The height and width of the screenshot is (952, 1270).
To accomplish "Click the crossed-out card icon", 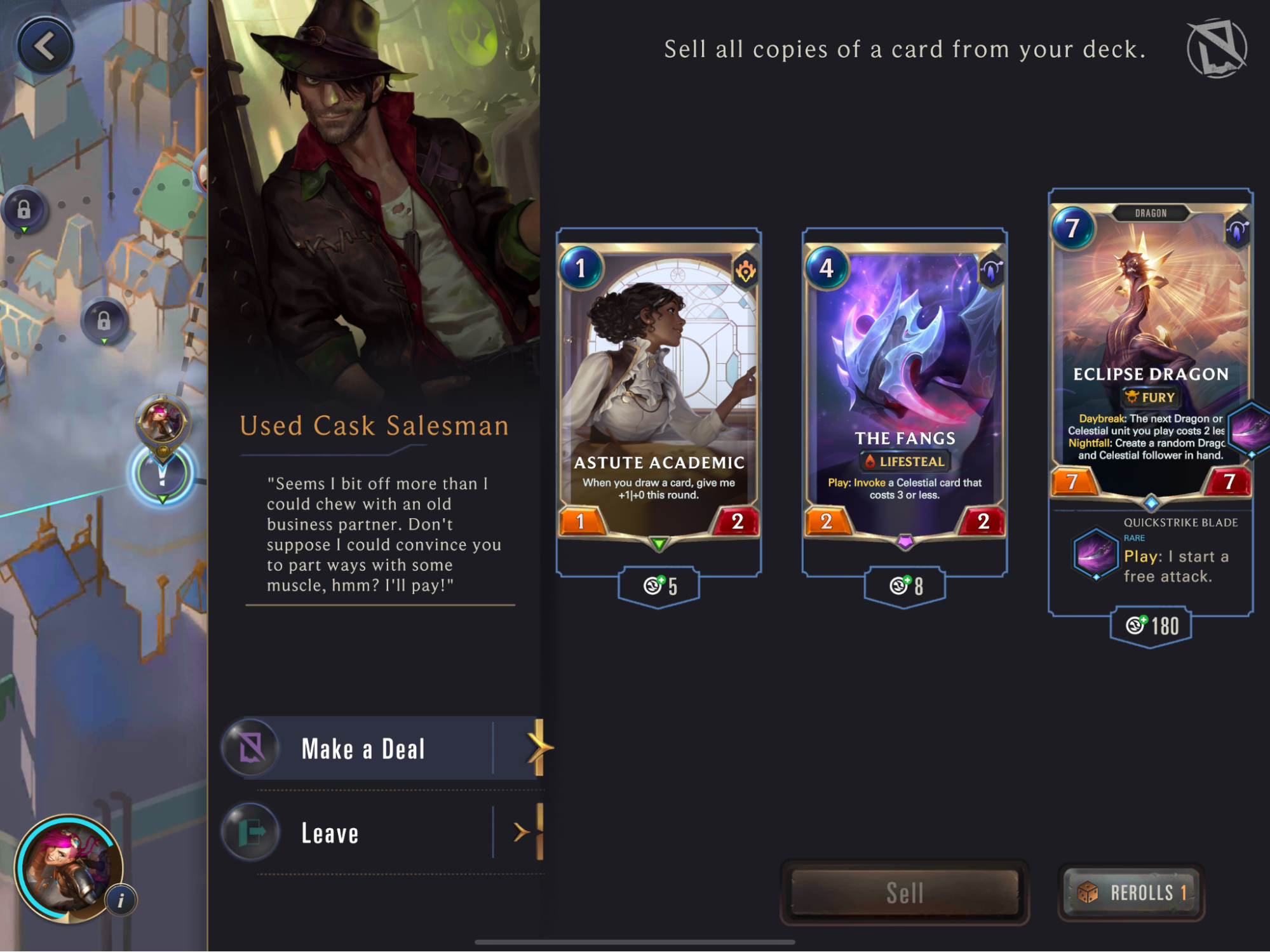I will coord(1217,48).
